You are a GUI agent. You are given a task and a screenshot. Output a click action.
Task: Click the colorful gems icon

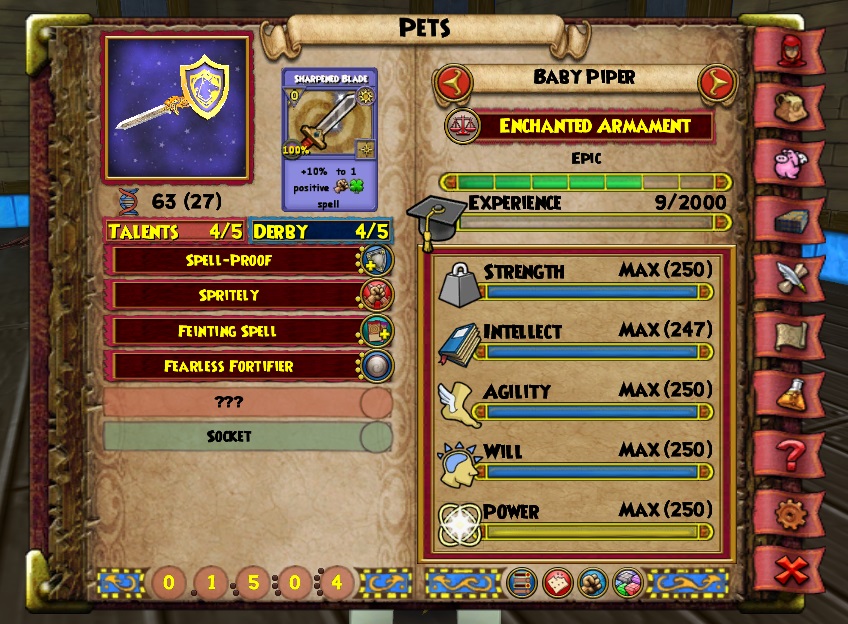click(x=627, y=582)
